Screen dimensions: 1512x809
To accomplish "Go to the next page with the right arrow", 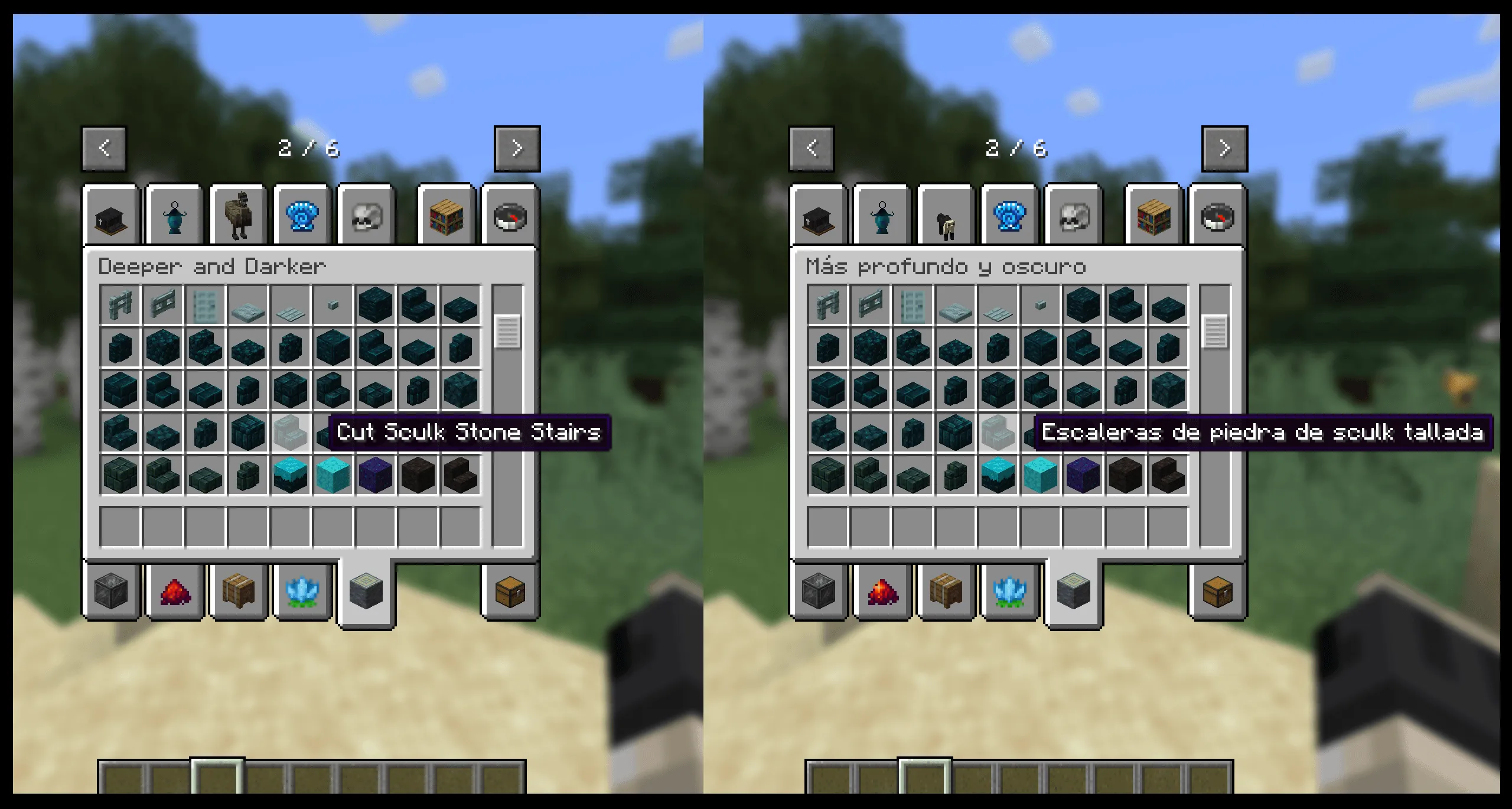I will point(517,148).
